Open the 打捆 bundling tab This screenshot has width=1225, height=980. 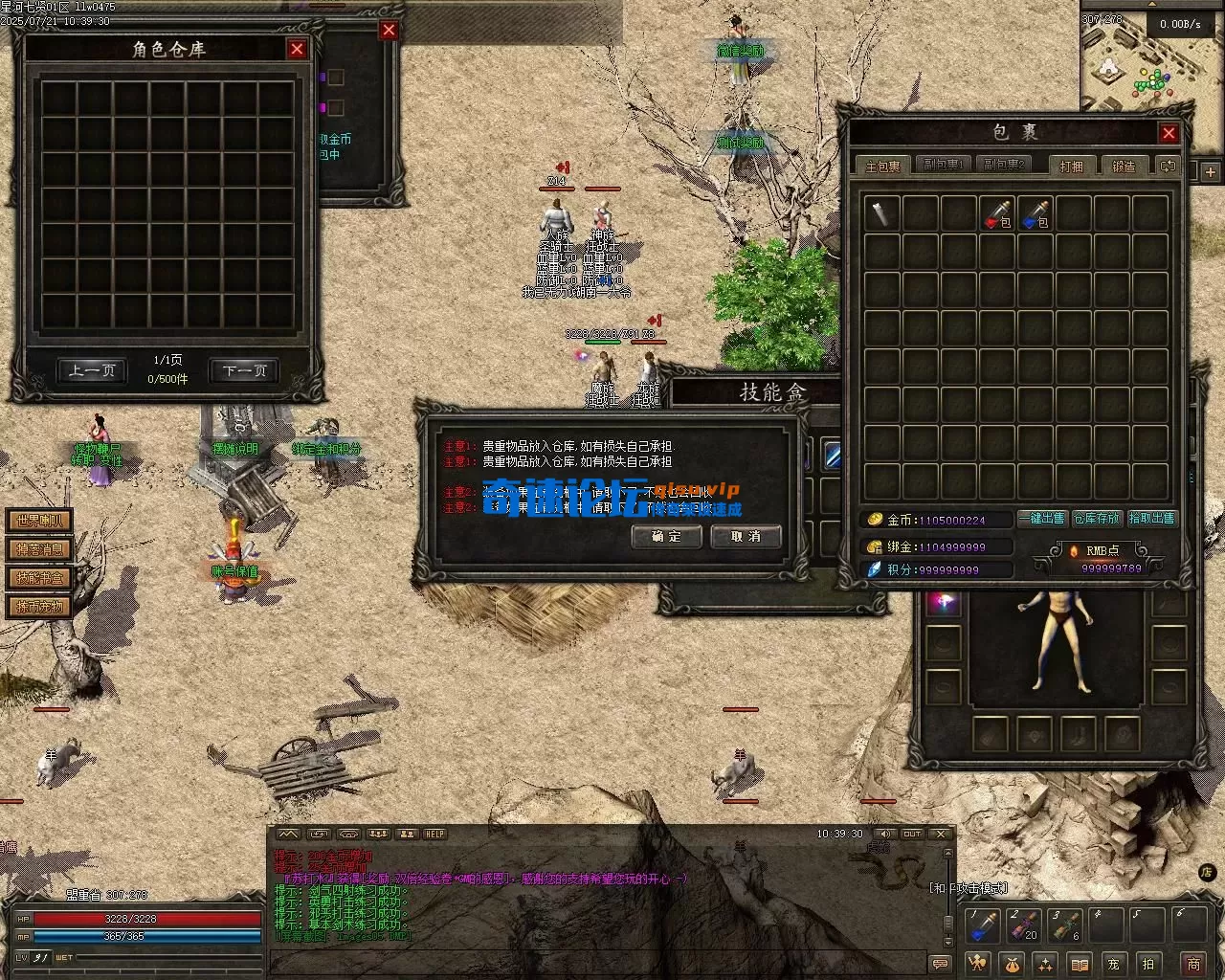tap(1071, 166)
